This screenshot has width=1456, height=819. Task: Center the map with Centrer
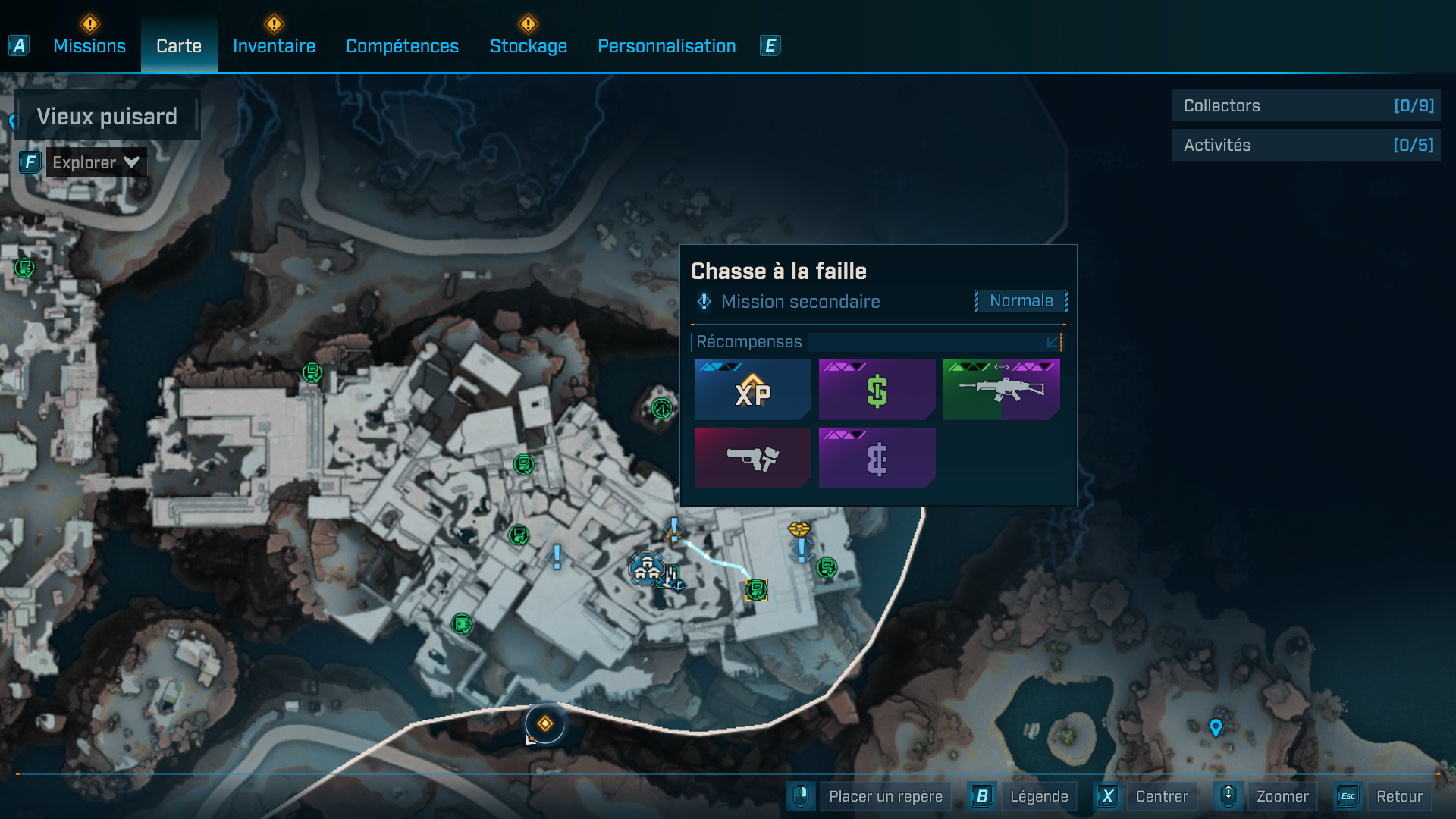1161,796
